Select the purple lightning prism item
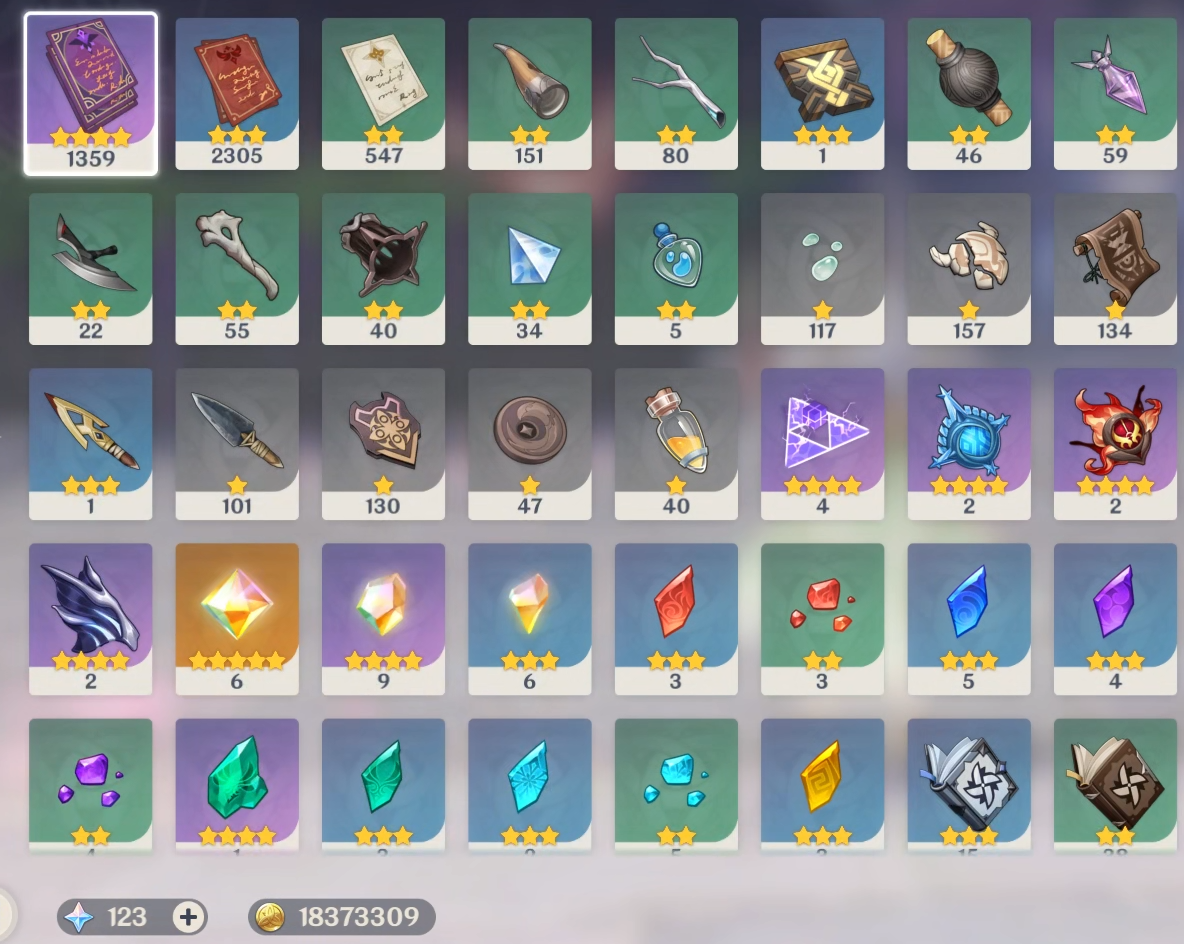This screenshot has width=1184, height=944. (x=822, y=442)
